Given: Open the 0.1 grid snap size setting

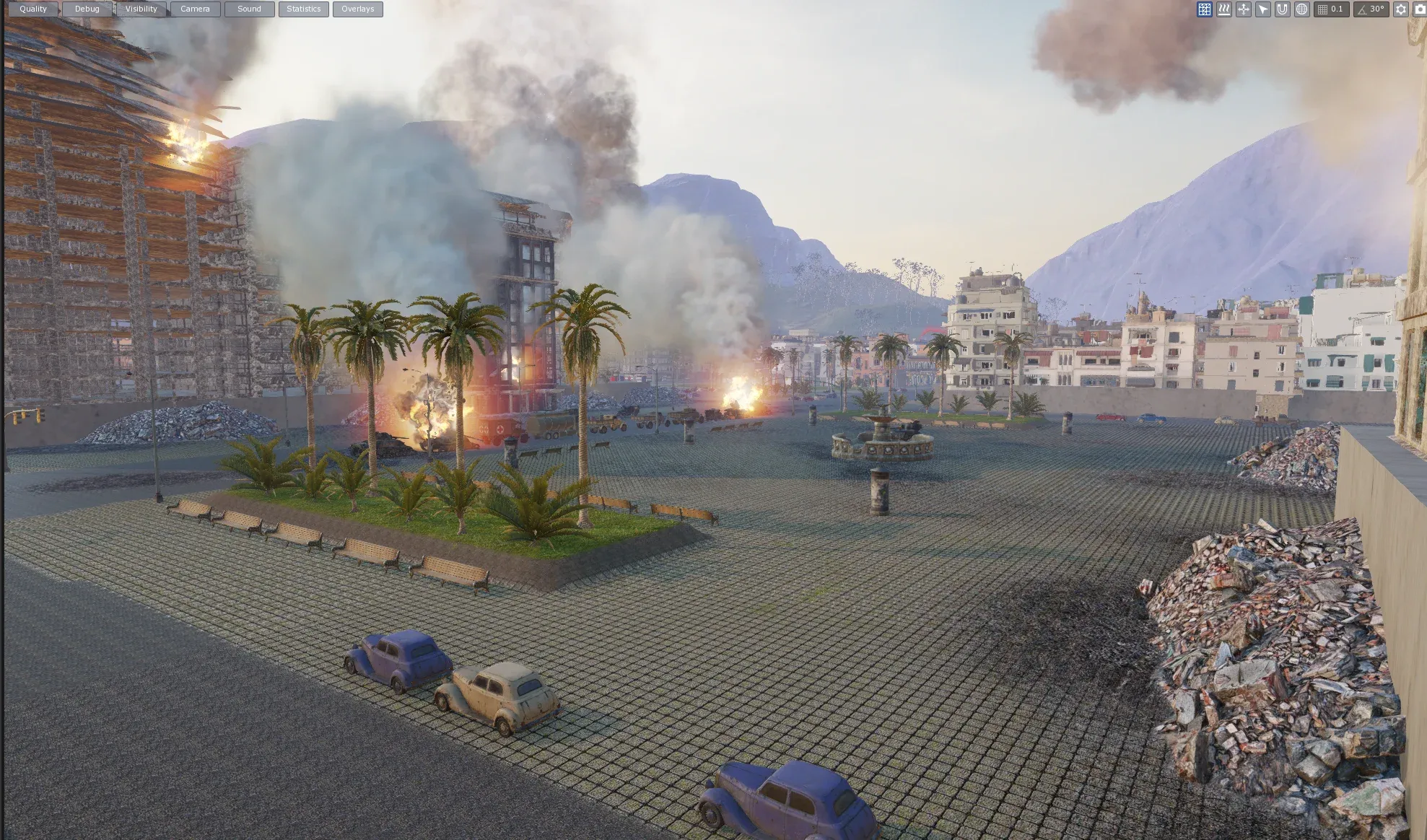Looking at the screenshot, I should (x=1331, y=9).
